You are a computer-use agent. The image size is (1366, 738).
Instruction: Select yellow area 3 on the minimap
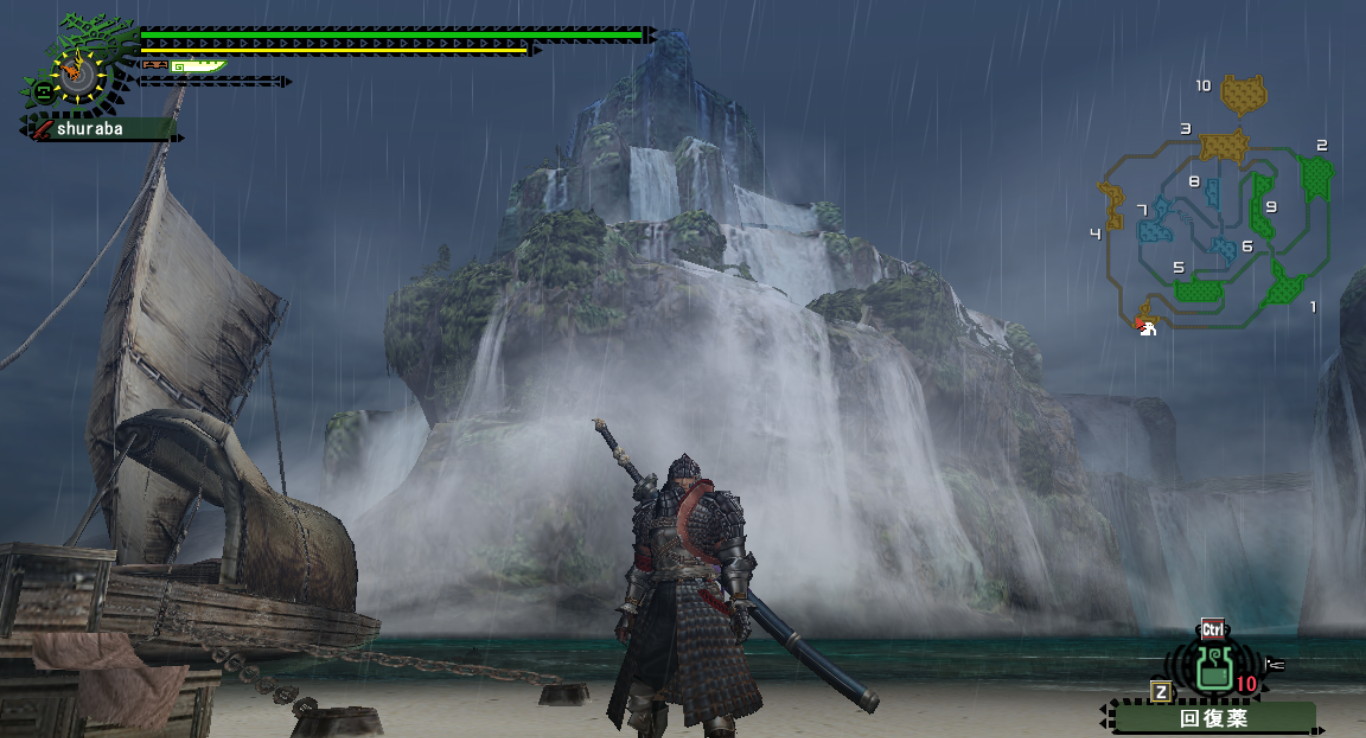[x=1224, y=145]
